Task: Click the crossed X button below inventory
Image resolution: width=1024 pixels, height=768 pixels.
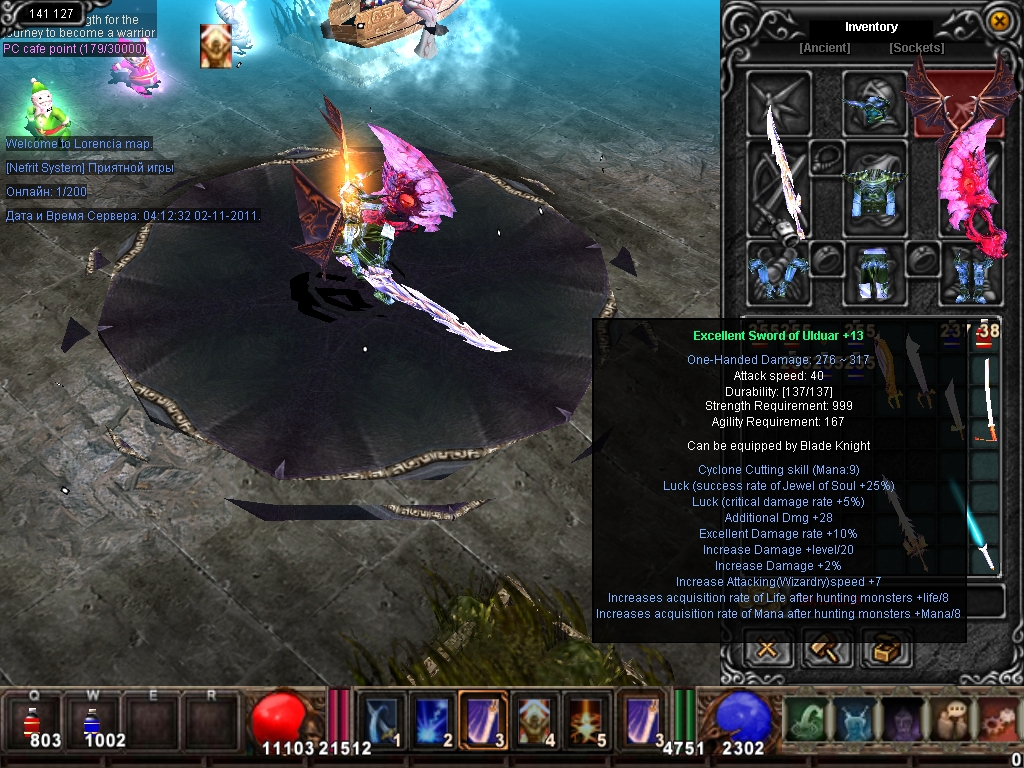Action: (768, 649)
